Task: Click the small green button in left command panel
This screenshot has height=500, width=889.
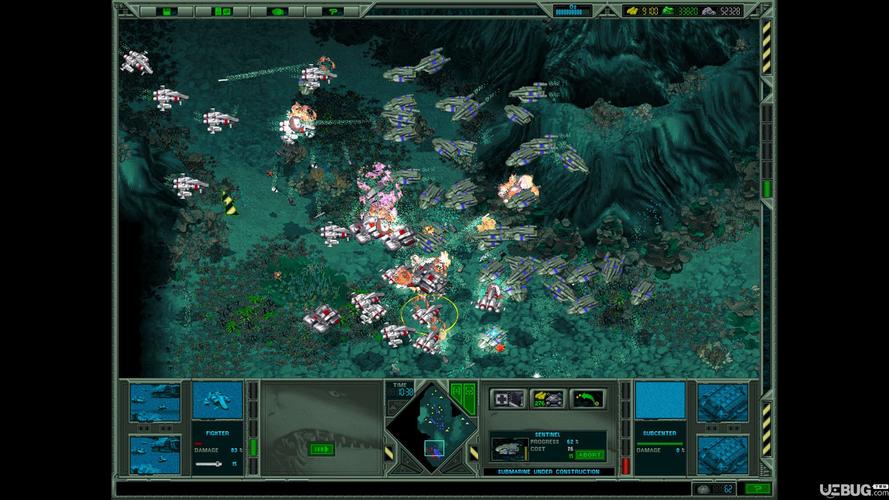Action: tap(321, 449)
